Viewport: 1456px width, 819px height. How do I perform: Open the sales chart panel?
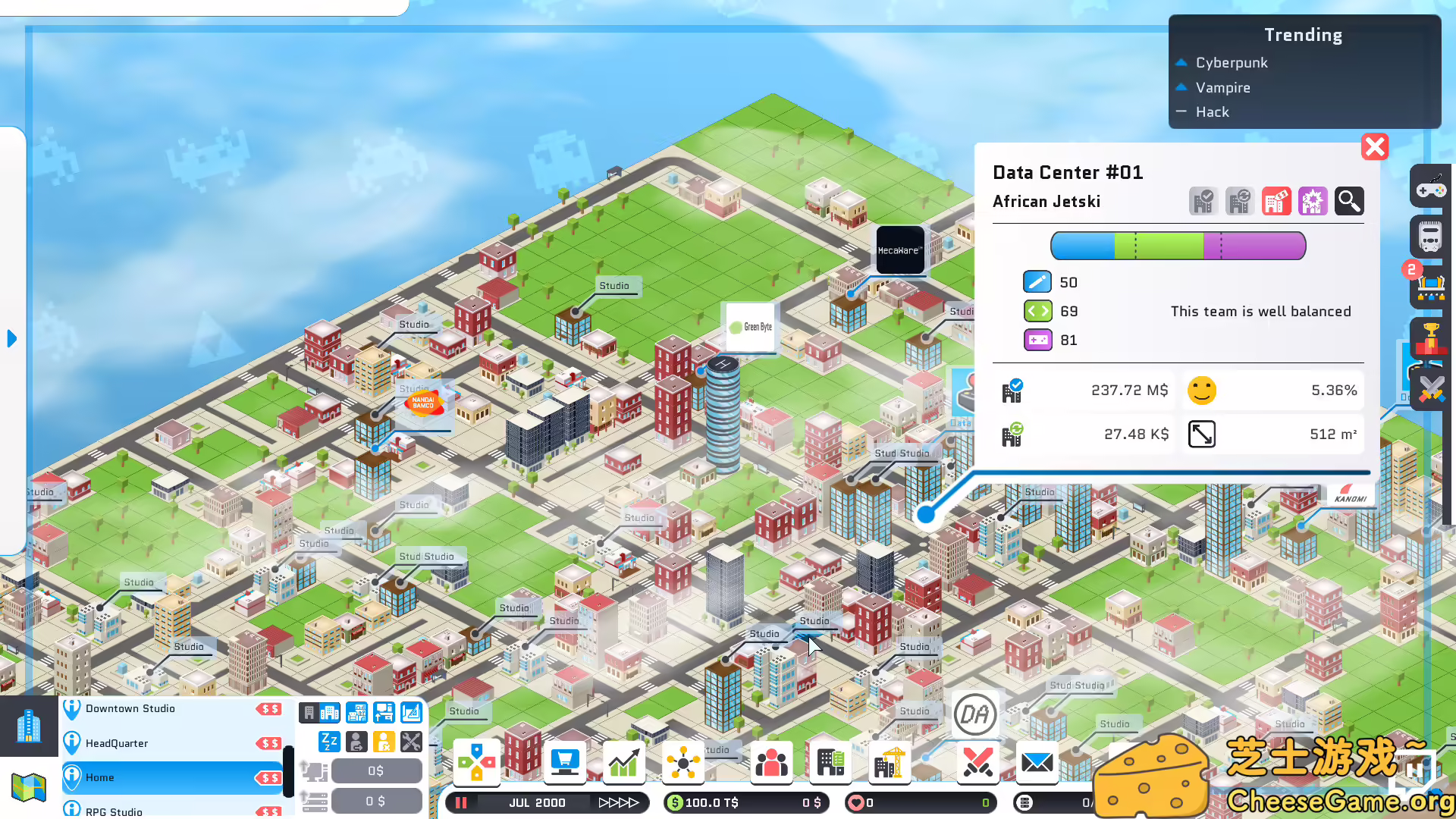[623, 763]
